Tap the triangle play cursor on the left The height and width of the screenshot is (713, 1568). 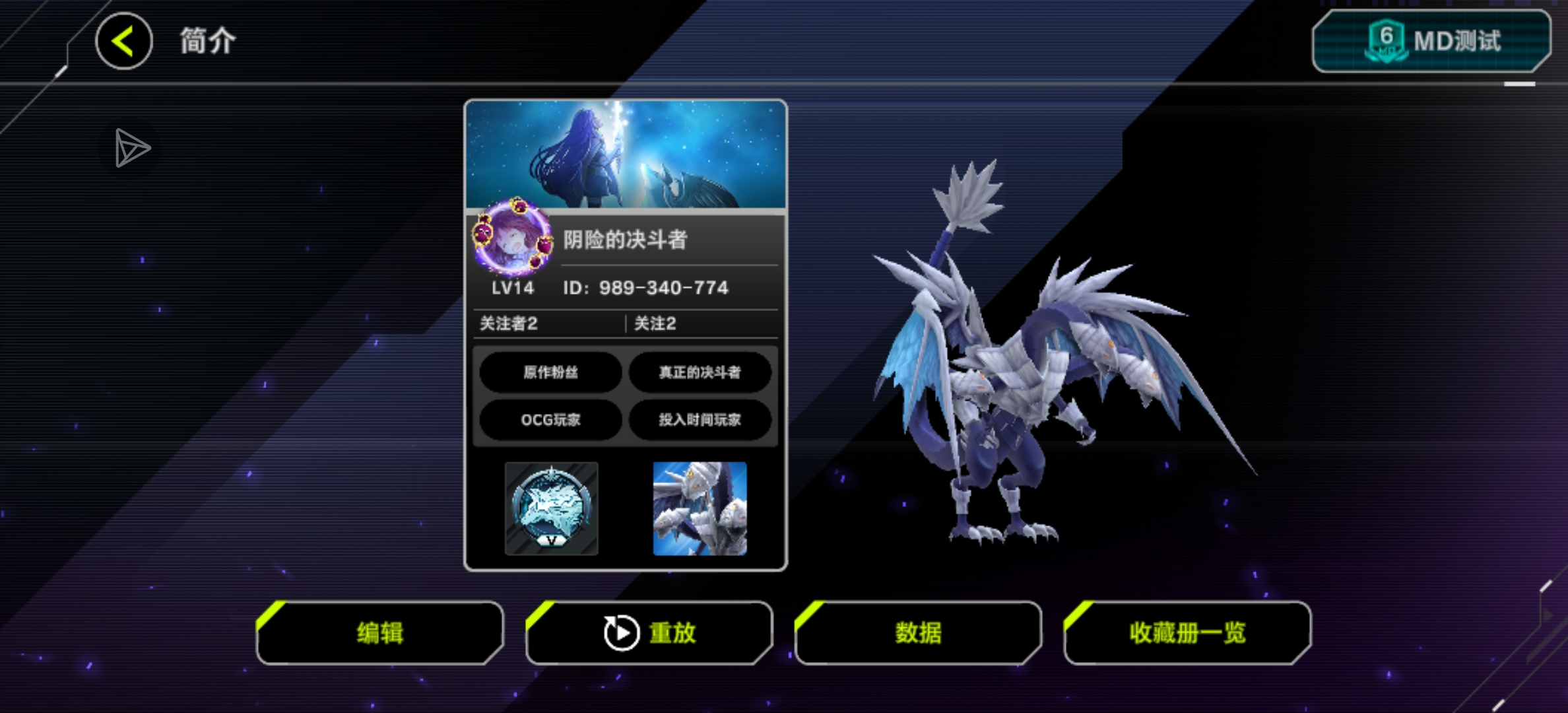pyautogui.click(x=131, y=149)
